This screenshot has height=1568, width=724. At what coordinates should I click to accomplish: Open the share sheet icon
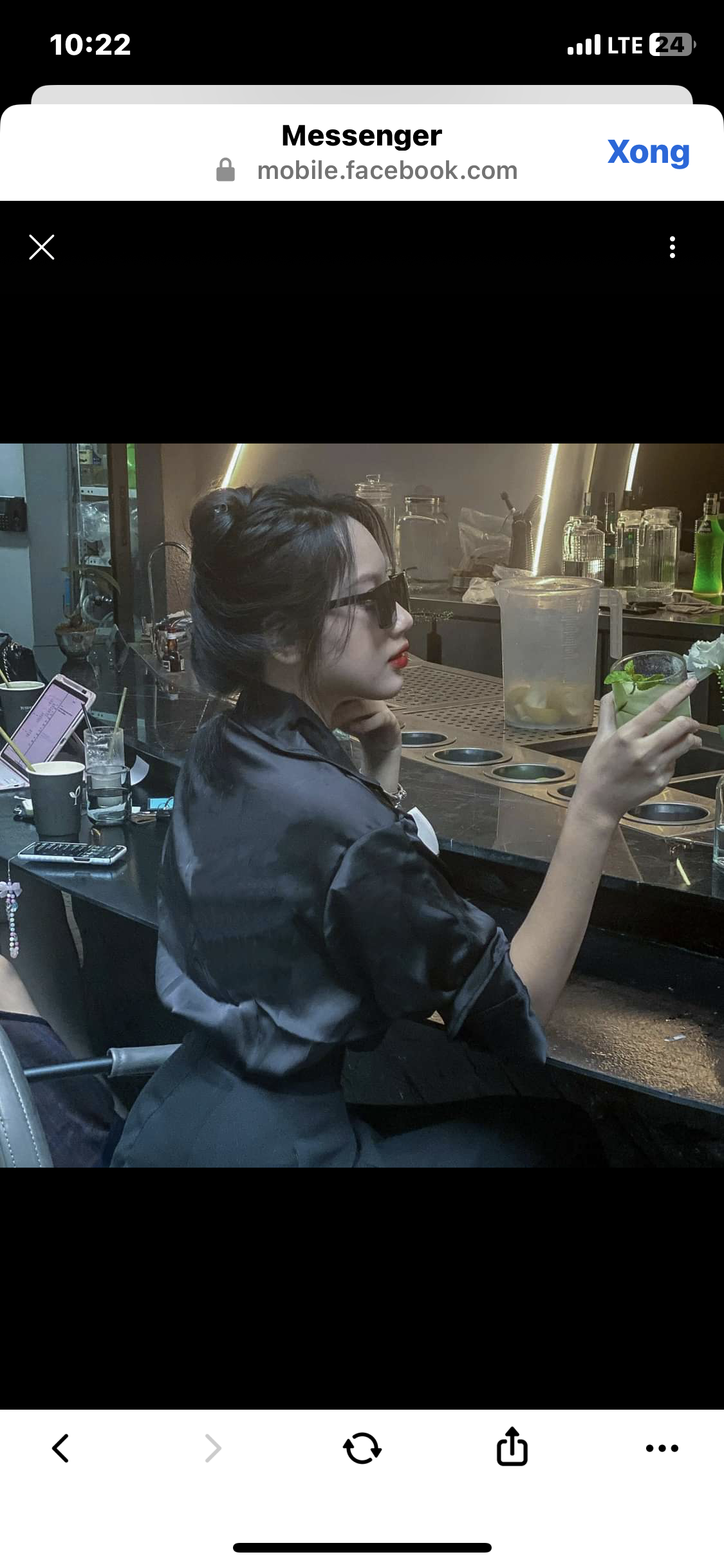pyautogui.click(x=512, y=1447)
